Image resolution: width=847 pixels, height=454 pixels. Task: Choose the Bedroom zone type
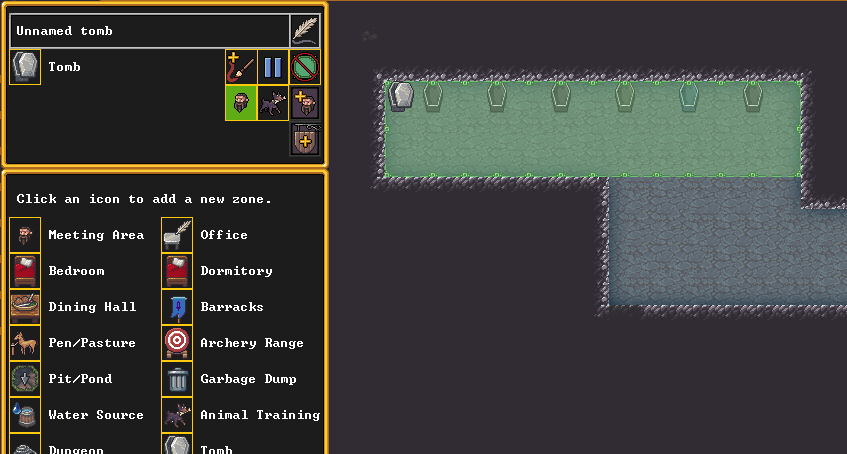[25, 271]
